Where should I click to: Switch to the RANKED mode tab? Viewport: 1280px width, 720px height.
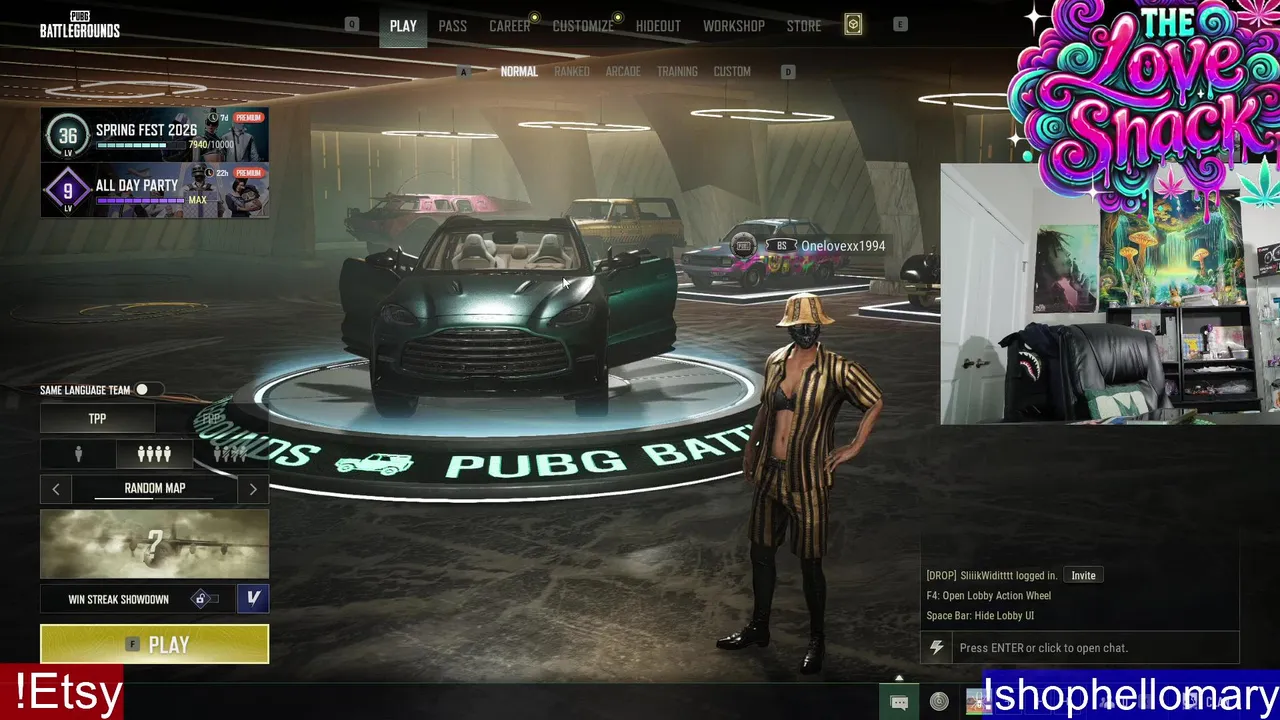(x=572, y=72)
